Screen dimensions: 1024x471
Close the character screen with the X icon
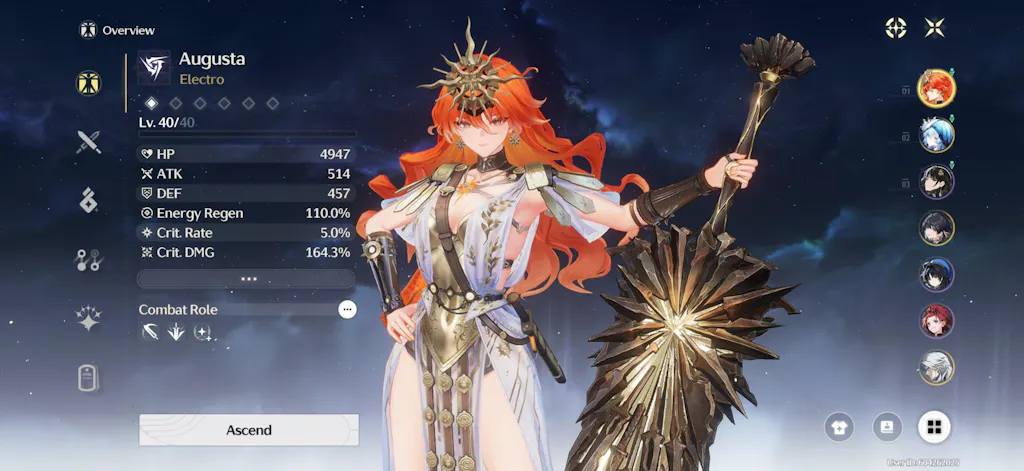(x=935, y=28)
